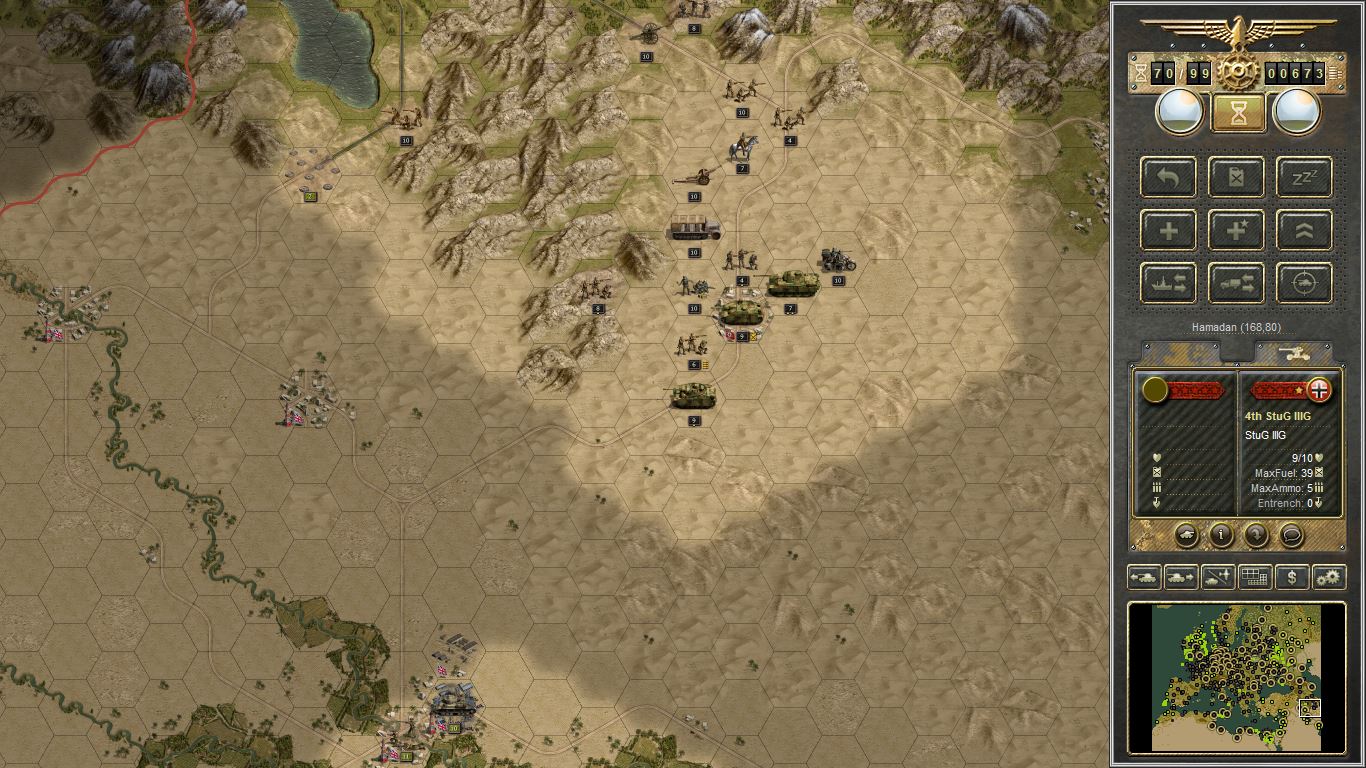
Task: Open the force attack targeting mode
Action: click(x=1303, y=282)
